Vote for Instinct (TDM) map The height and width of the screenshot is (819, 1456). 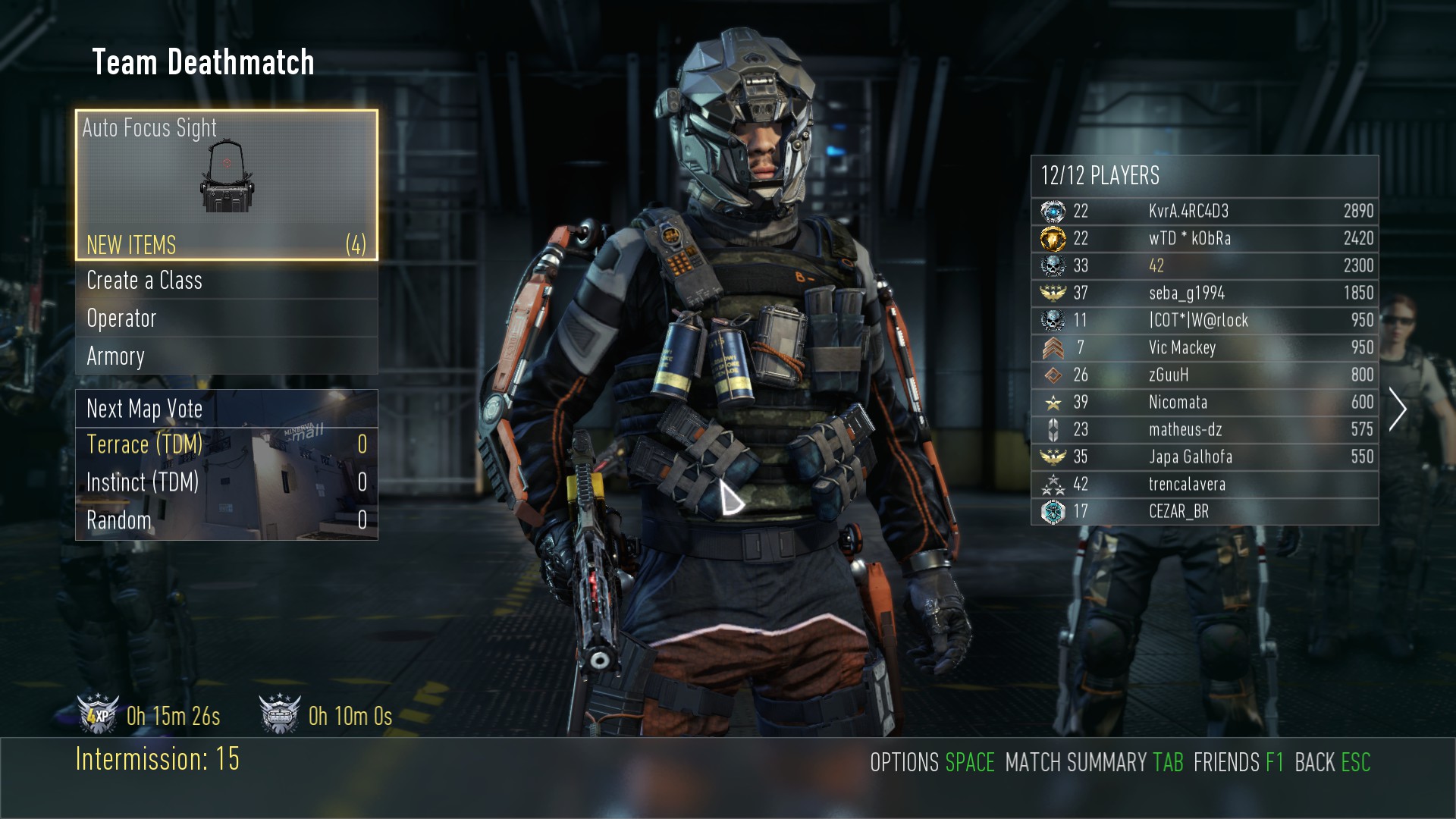coord(226,482)
